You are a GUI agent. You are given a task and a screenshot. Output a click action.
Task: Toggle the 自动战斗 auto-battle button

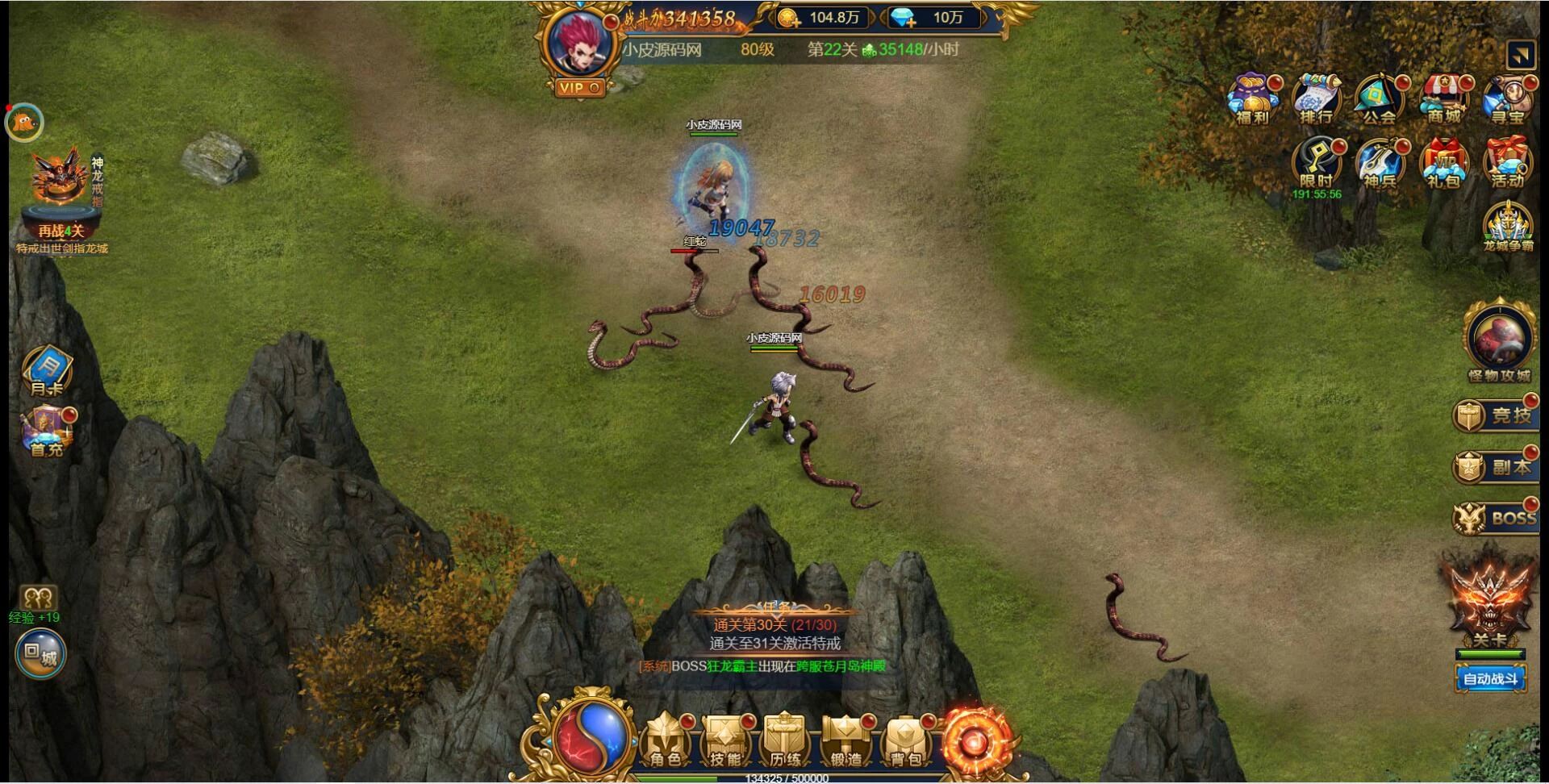[1490, 679]
